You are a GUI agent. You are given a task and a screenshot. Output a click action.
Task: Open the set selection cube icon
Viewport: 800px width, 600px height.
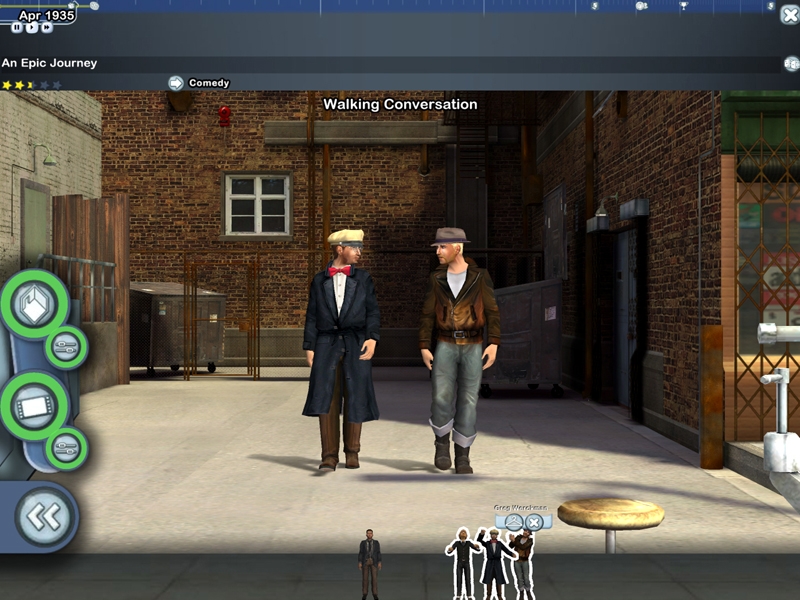tap(34, 304)
